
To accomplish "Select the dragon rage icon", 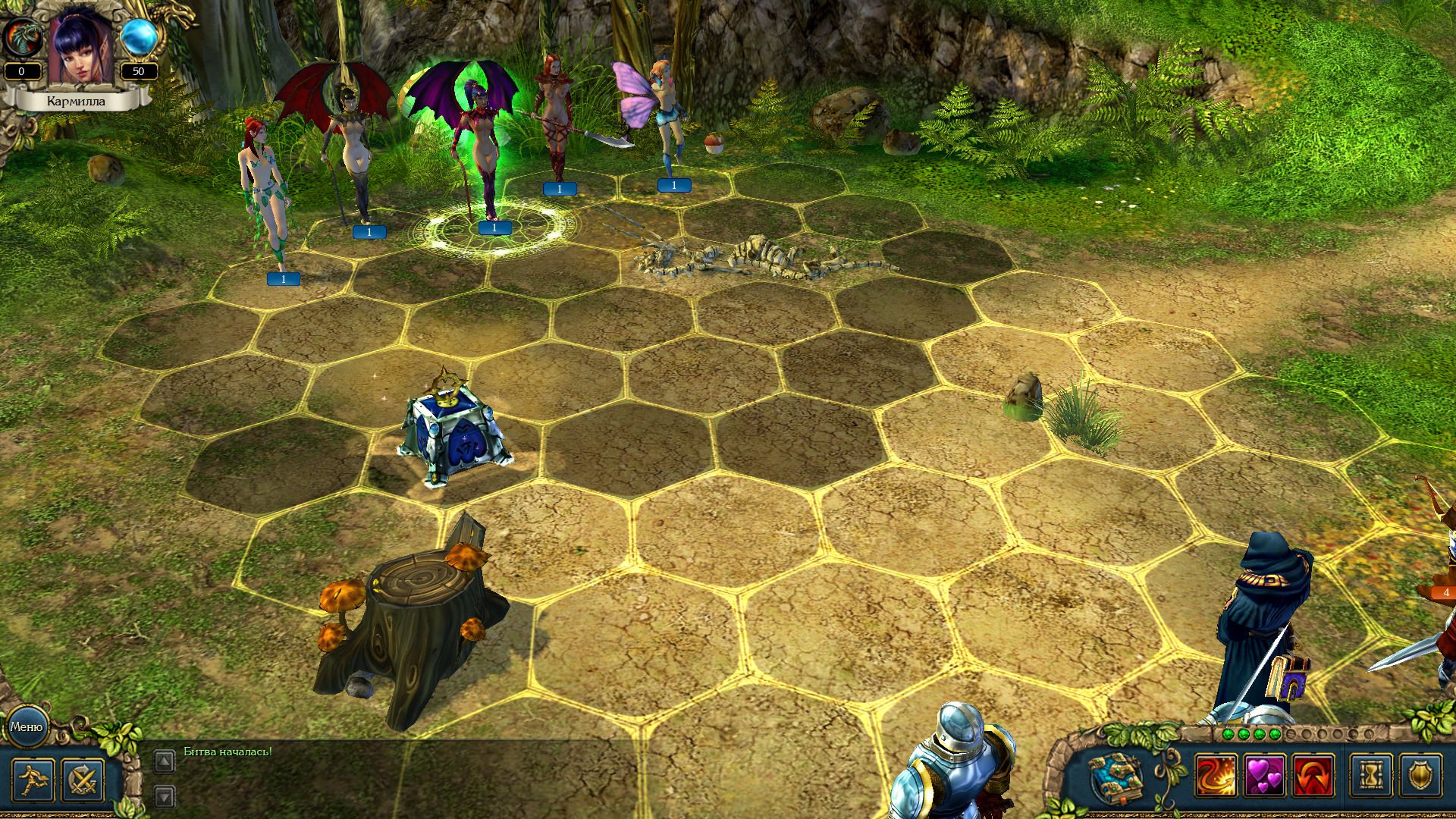I will [x=21, y=36].
